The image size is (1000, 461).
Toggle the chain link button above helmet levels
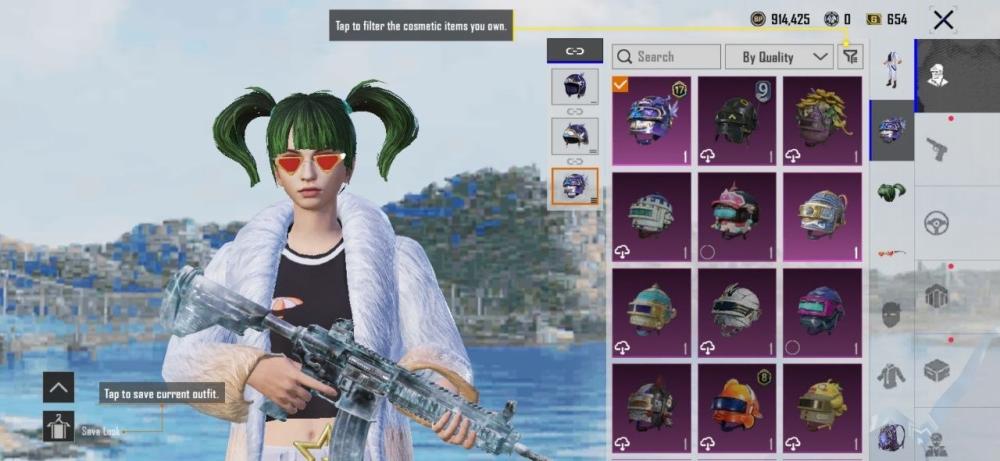[575, 50]
